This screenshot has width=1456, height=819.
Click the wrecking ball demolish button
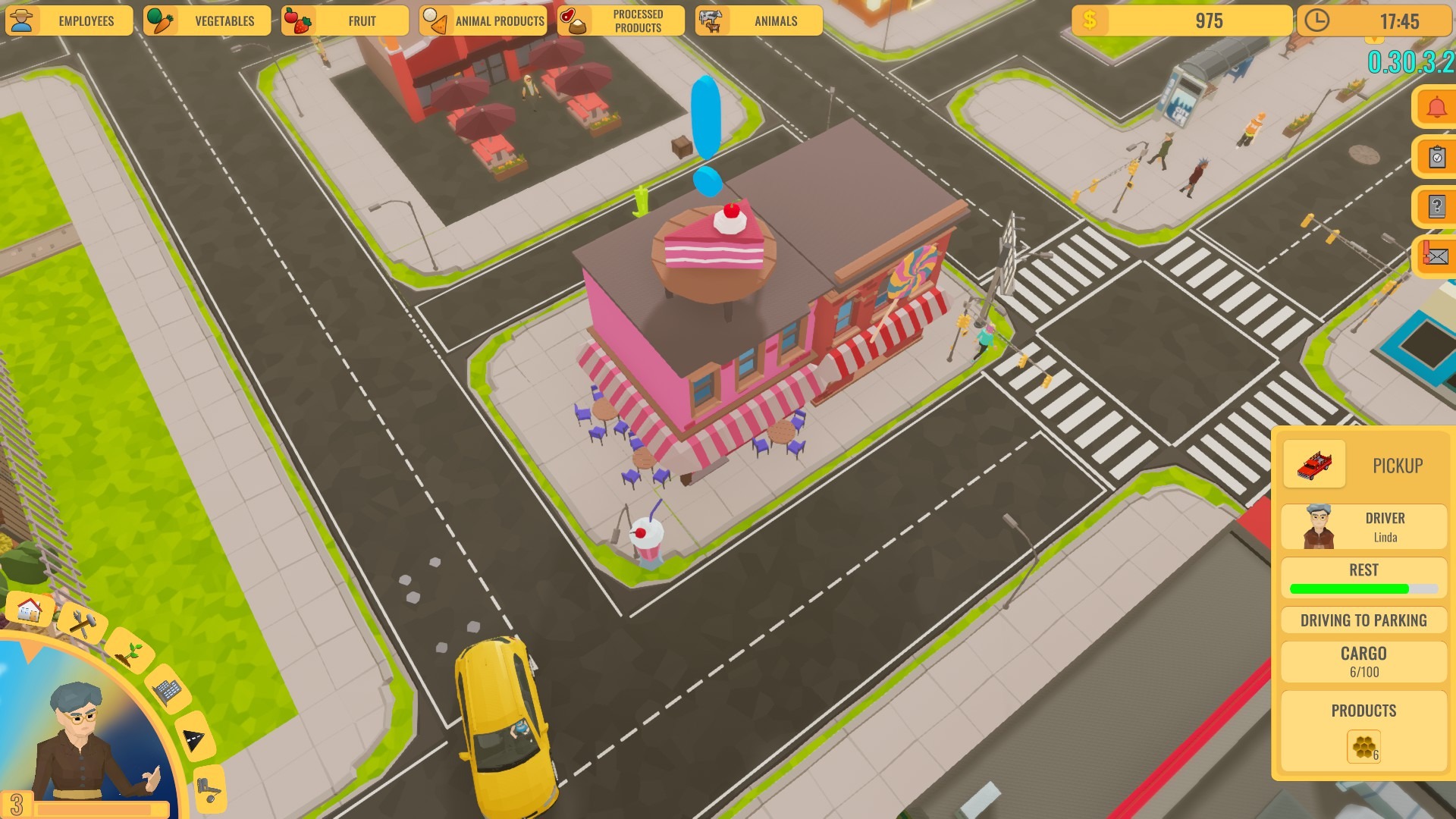(x=209, y=790)
